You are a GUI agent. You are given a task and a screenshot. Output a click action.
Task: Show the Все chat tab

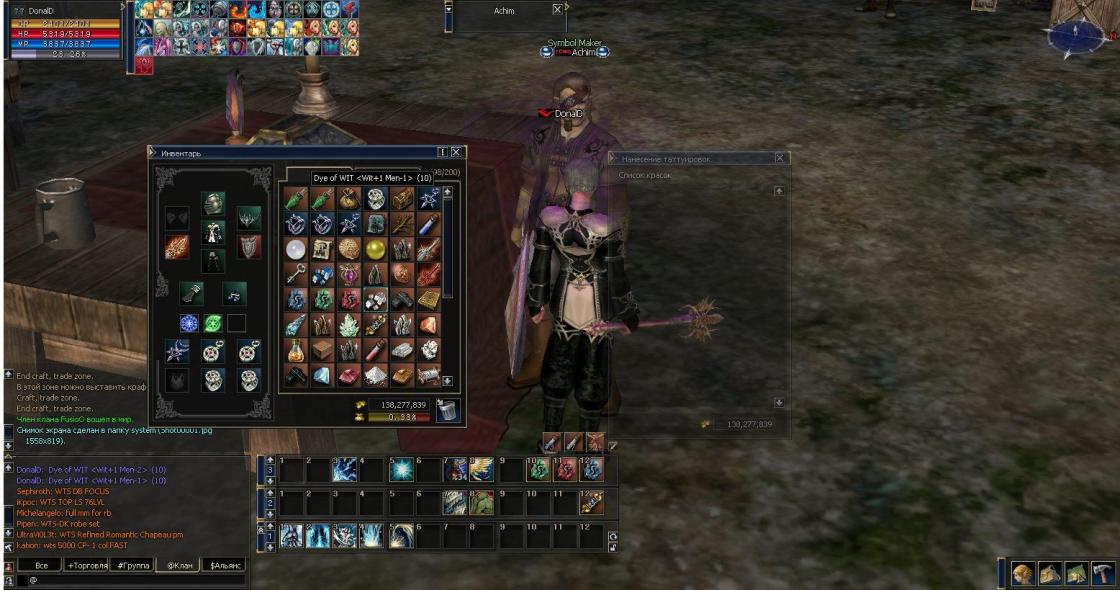(41, 565)
